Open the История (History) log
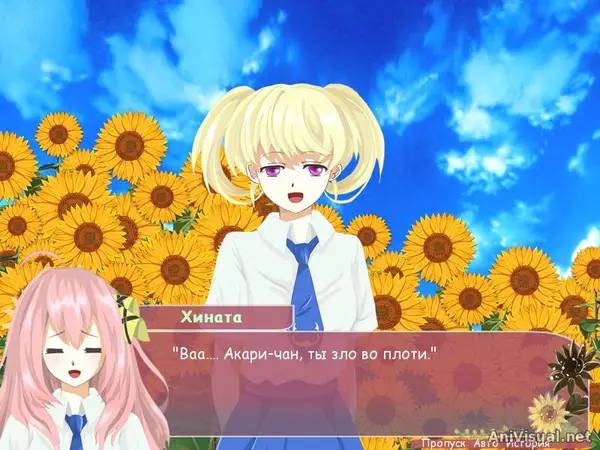The width and height of the screenshot is (600, 450). [527, 441]
